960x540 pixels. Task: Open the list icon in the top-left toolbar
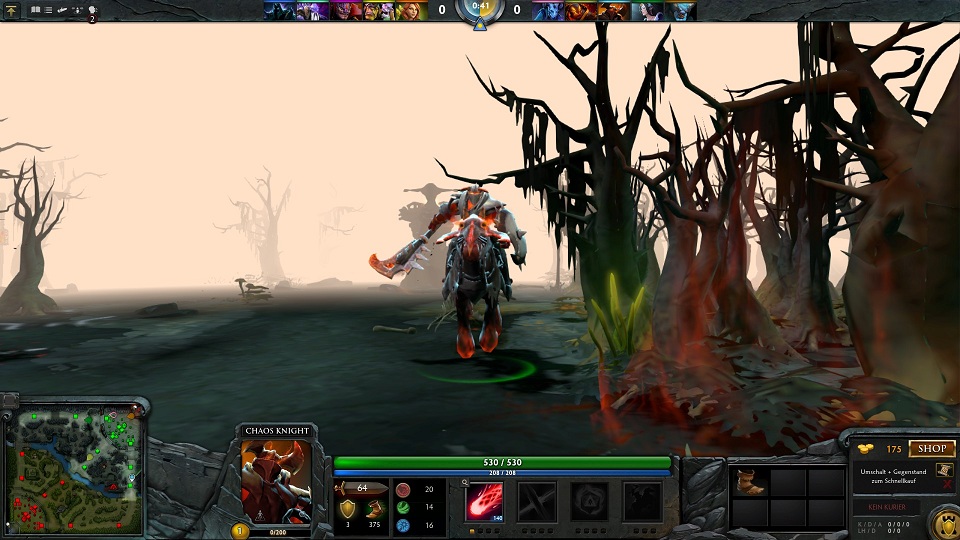point(48,10)
